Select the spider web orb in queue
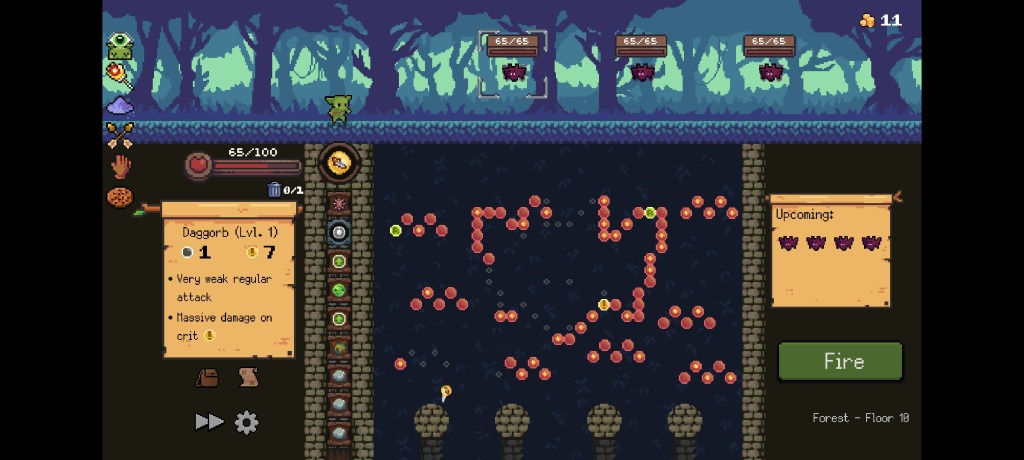Viewport: 1024px width, 460px height. 339,203
